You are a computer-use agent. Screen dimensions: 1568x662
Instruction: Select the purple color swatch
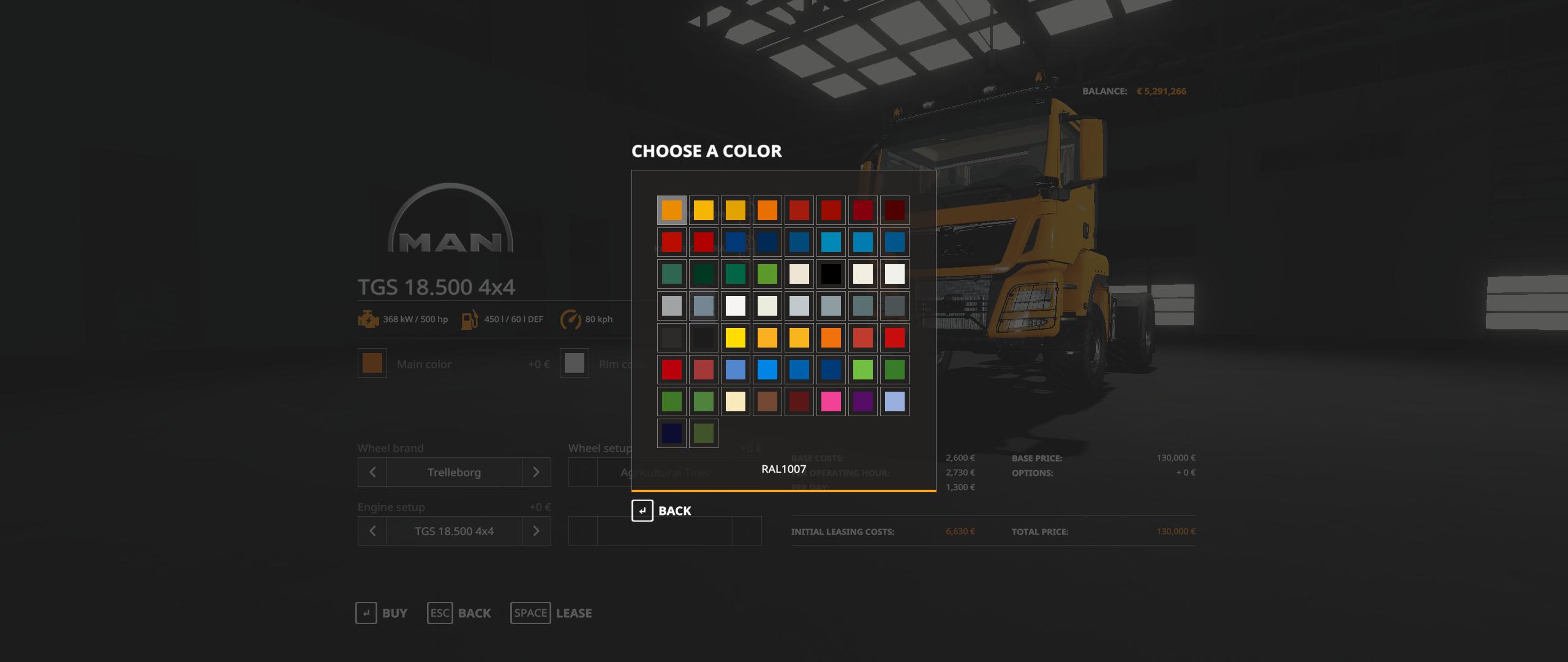pos(862,401)
